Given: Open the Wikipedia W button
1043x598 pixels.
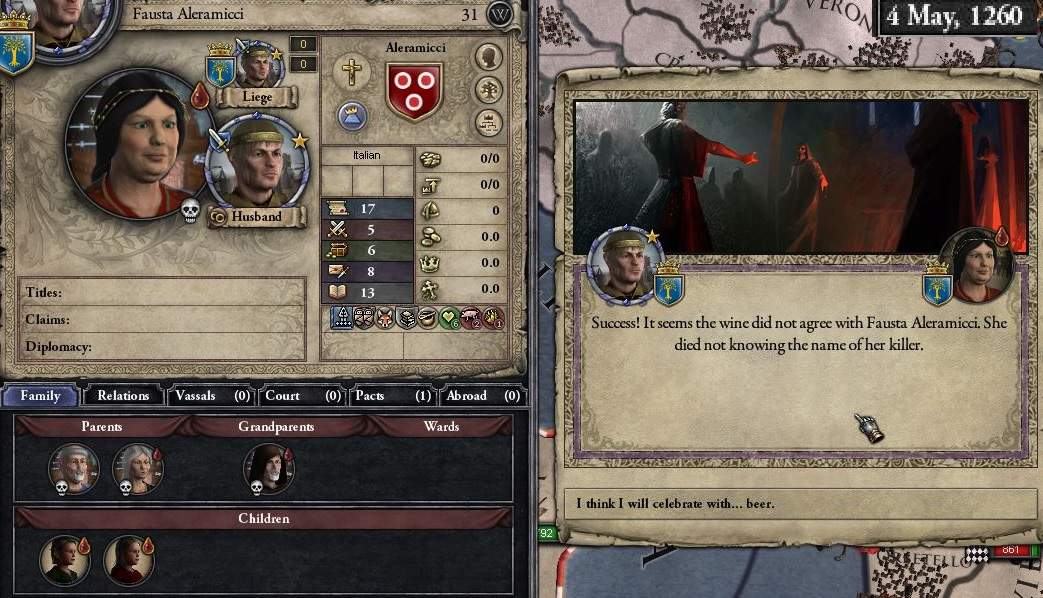Looking at the screenshot, I should 500,14.
